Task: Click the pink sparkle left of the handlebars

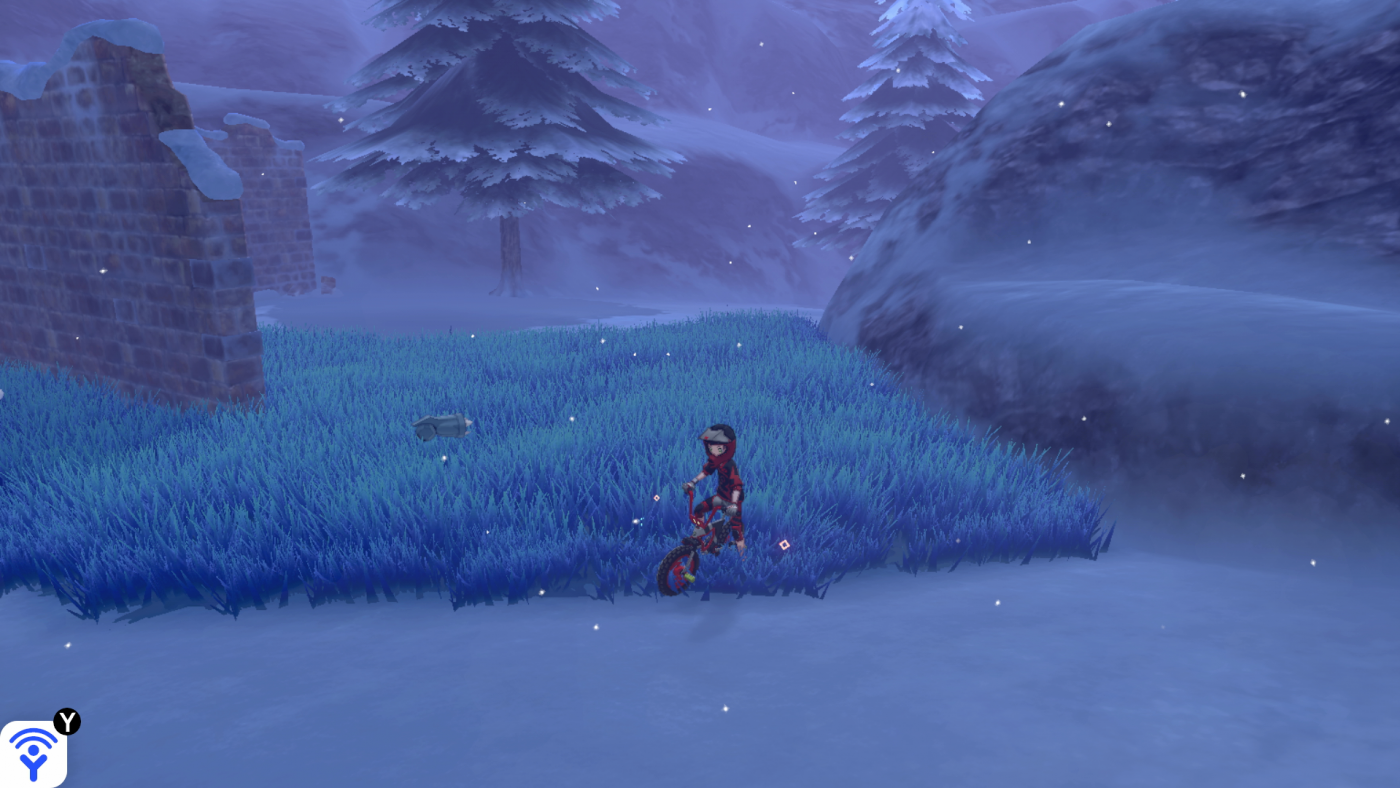Action: click(x=658, y=498)
